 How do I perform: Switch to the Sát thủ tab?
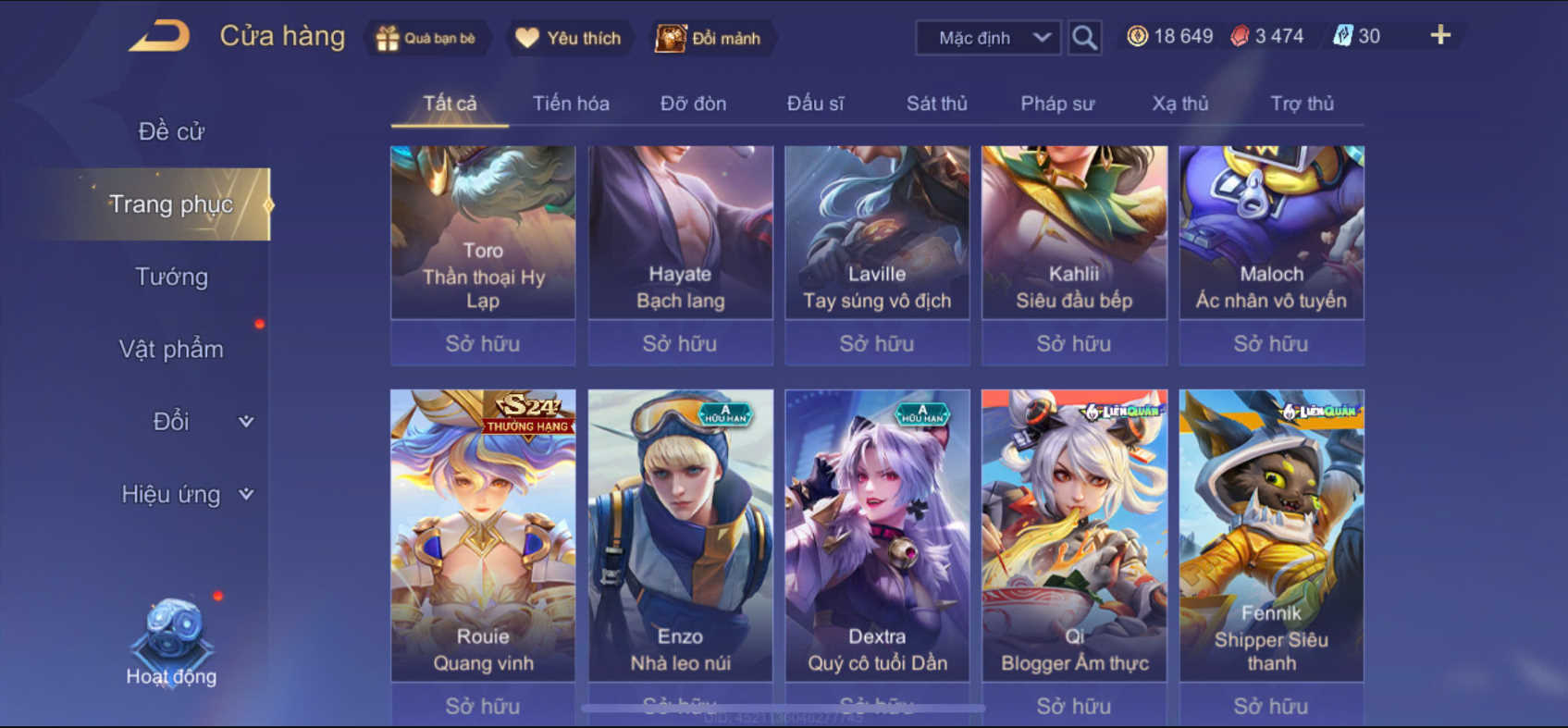click(936, 104)
